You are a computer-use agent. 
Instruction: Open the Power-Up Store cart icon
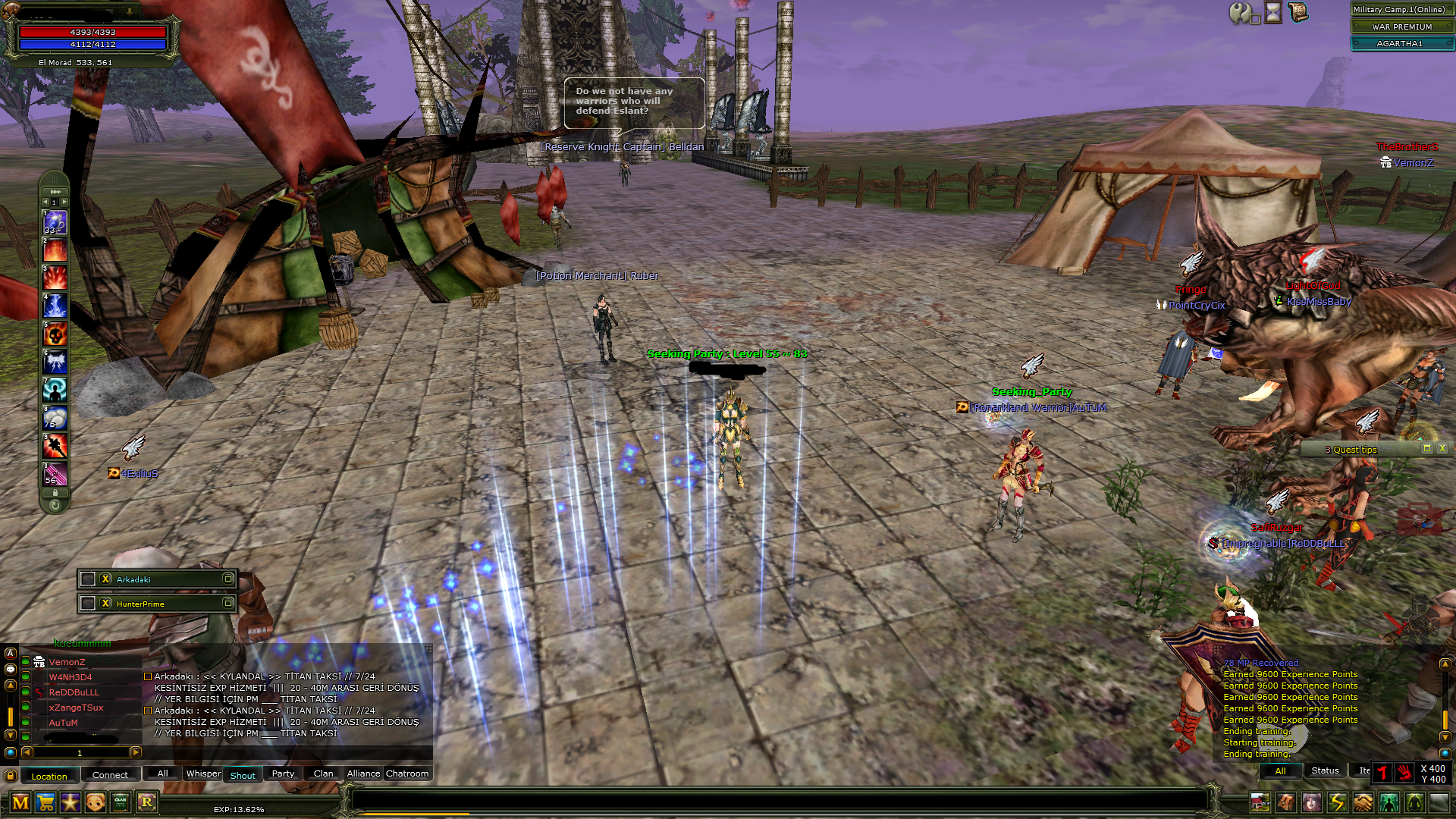[45, 802]
